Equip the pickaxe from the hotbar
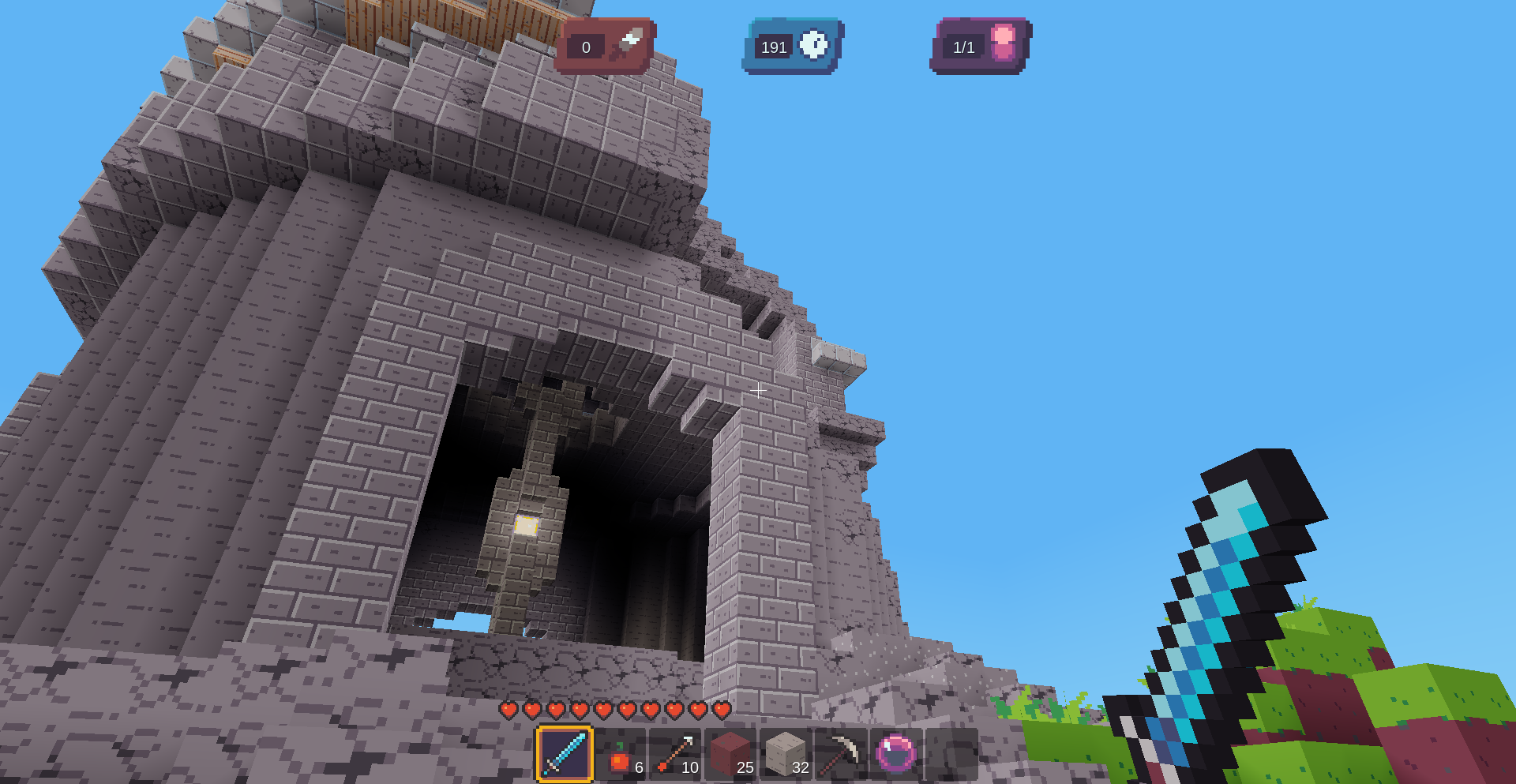The width and height of the screenshot is (1516, 784). point(842,756)
